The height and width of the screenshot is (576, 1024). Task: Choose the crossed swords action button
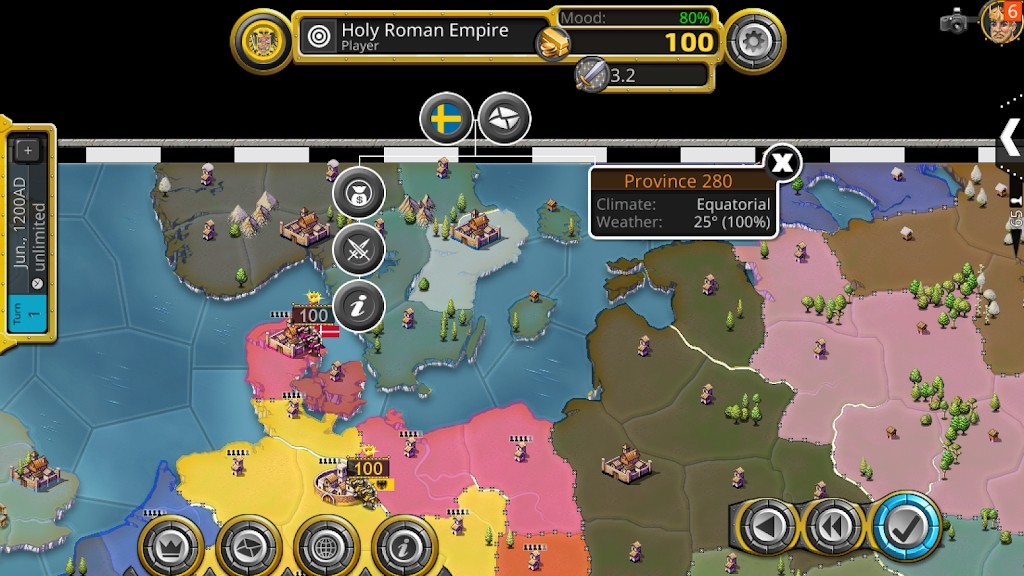(358, 250)
